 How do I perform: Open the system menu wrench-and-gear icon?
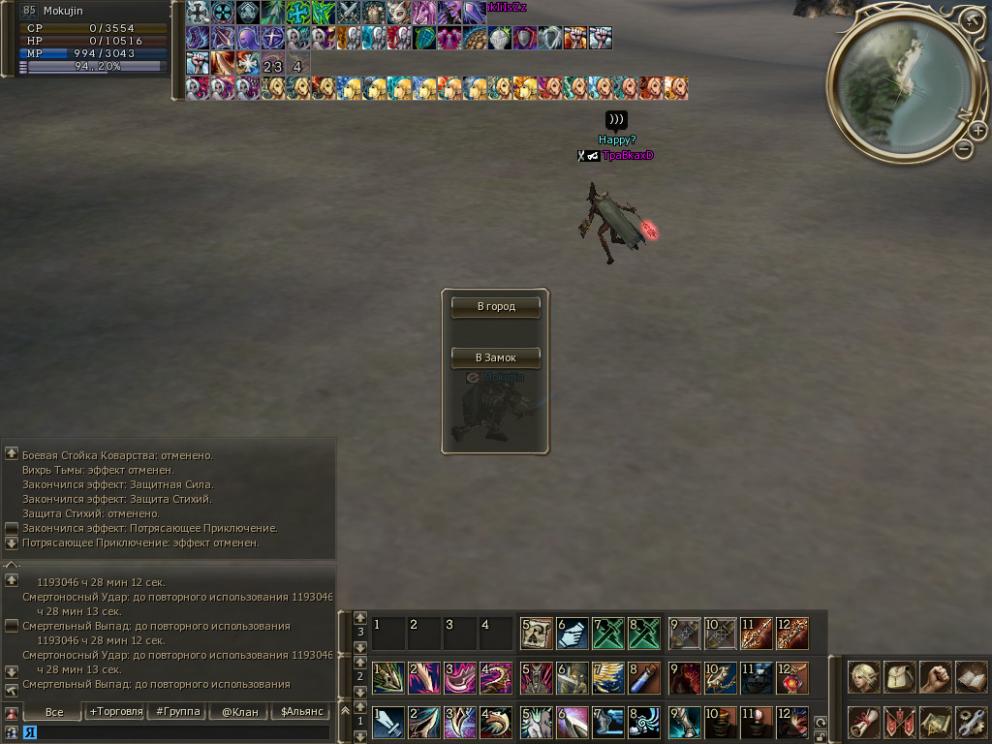tap(971, 721)
